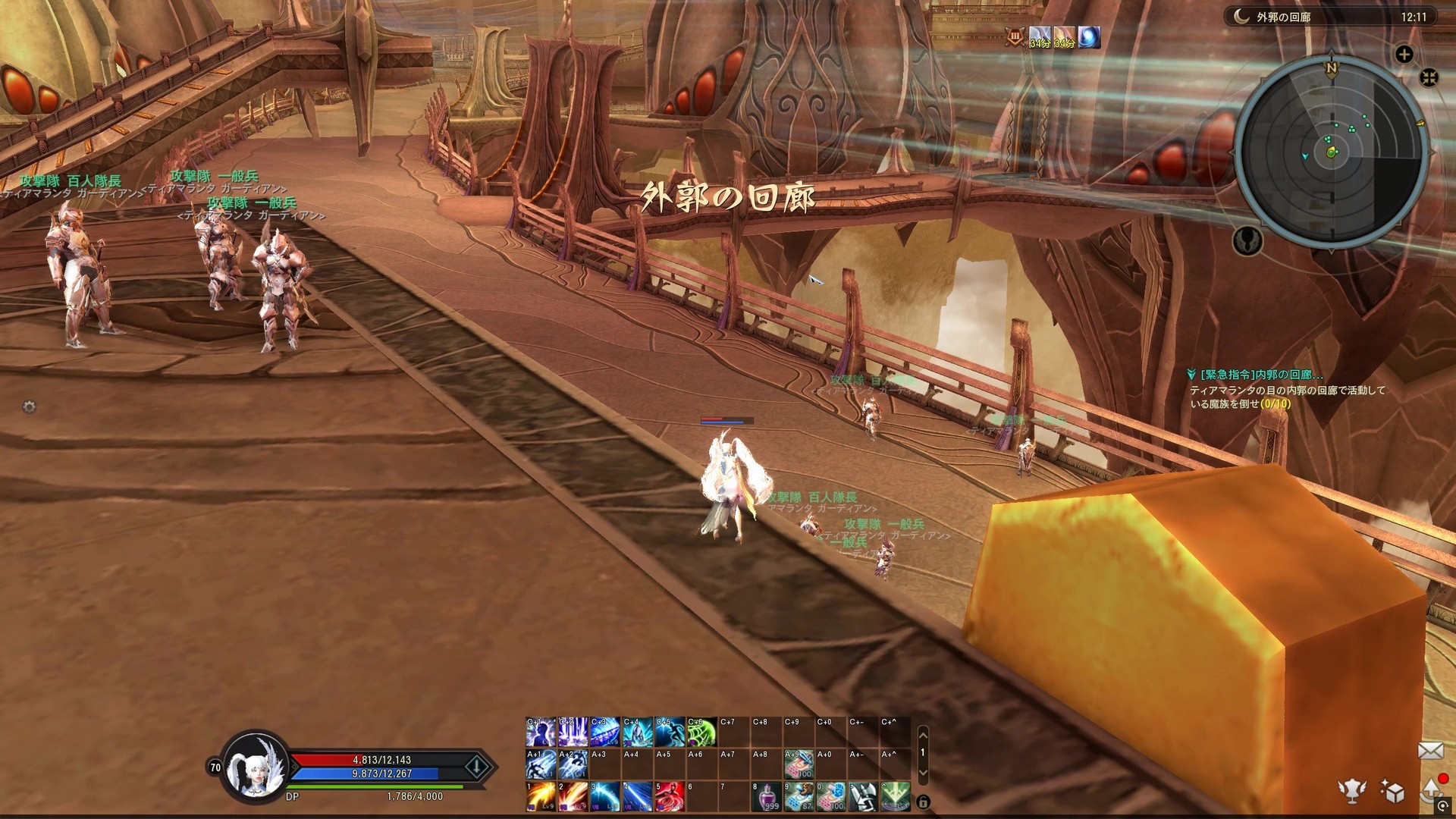Switch hotbar page with the down arrow
The width and height of the screenshot is (1456, 819).
(x=923, y=772)
